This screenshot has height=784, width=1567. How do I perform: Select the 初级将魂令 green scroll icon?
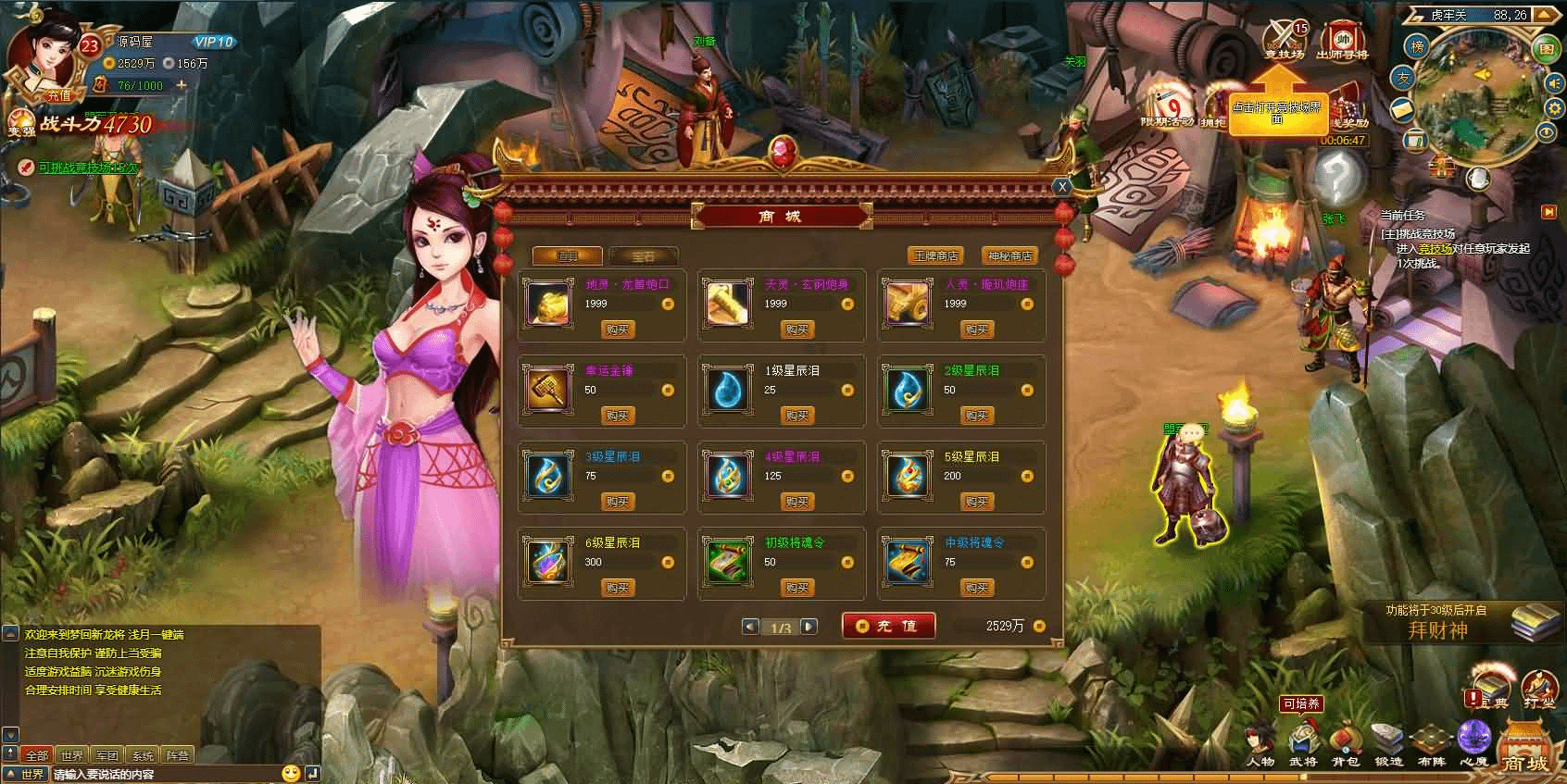pyautogui.click(x=727, y=560)
